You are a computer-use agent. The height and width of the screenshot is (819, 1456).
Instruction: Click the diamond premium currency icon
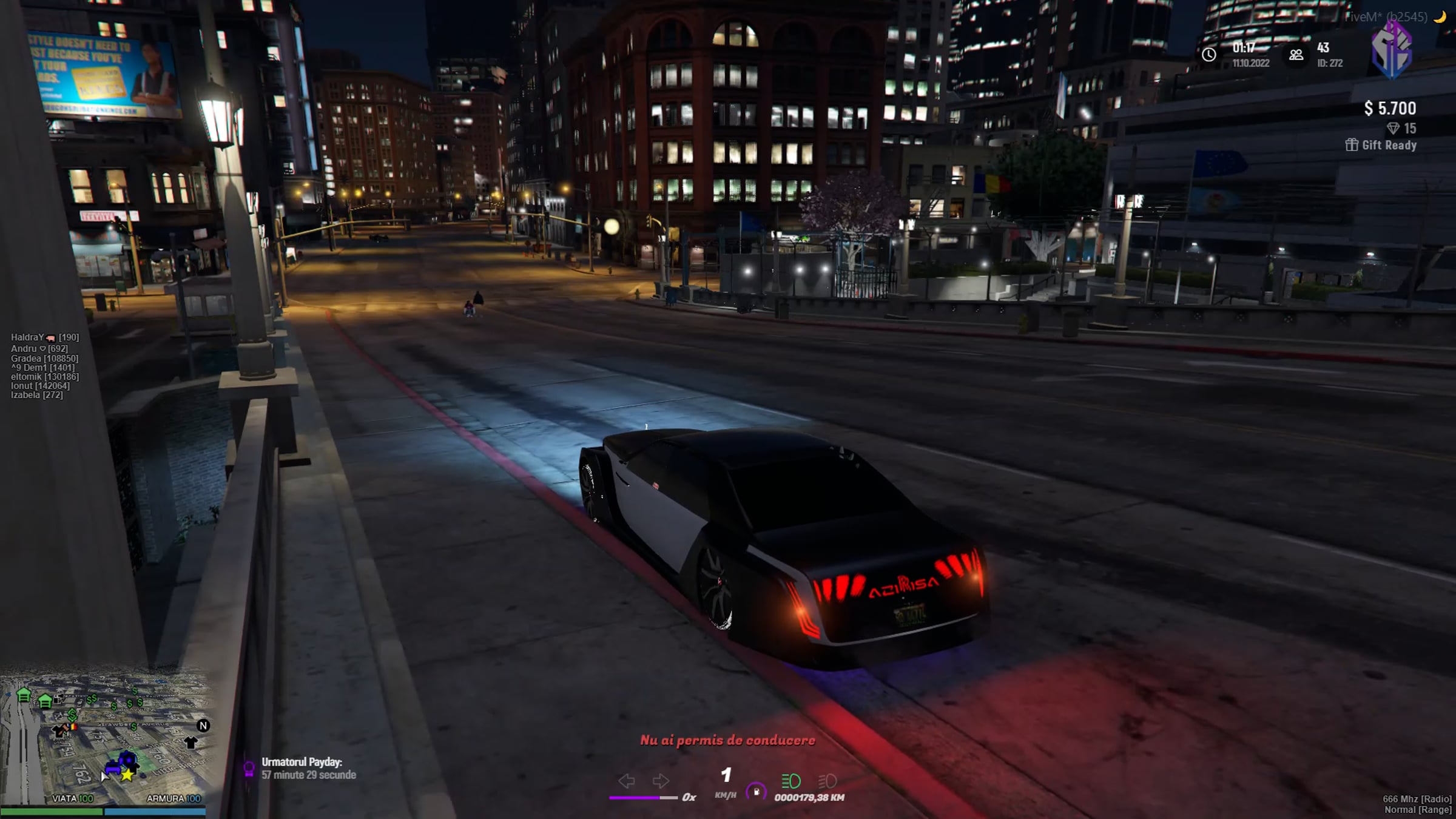pyautogui.click(x=1393, y=128)
